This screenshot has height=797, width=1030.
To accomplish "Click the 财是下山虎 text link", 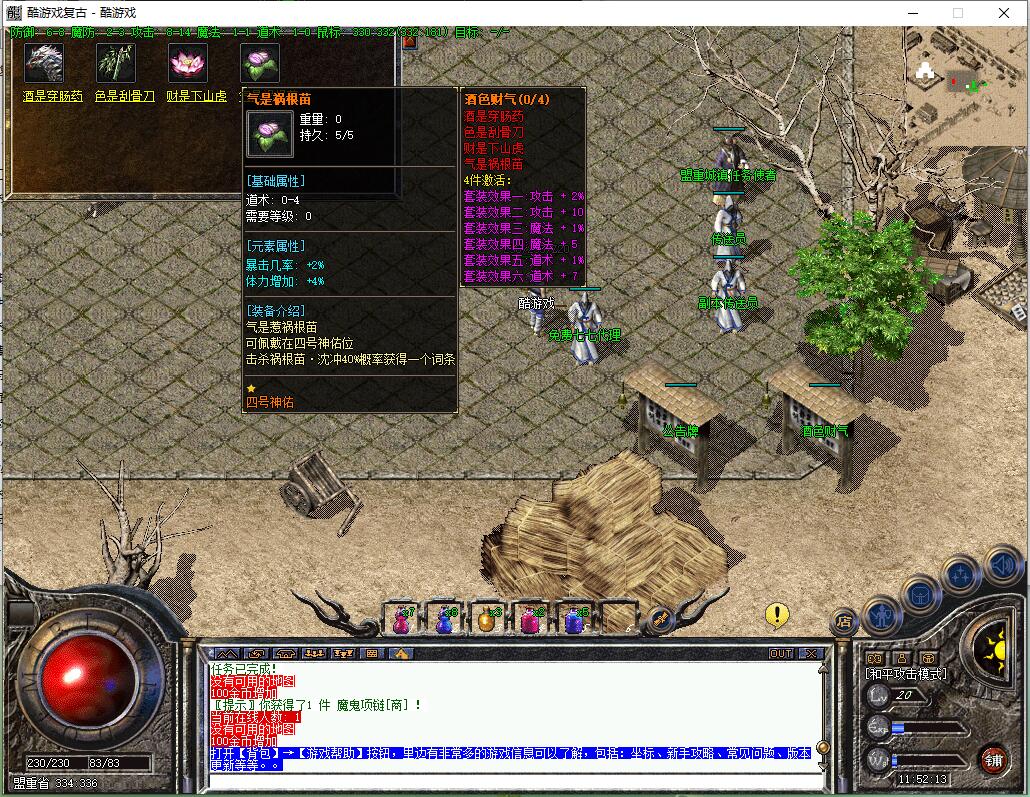I will click(196, 97).
